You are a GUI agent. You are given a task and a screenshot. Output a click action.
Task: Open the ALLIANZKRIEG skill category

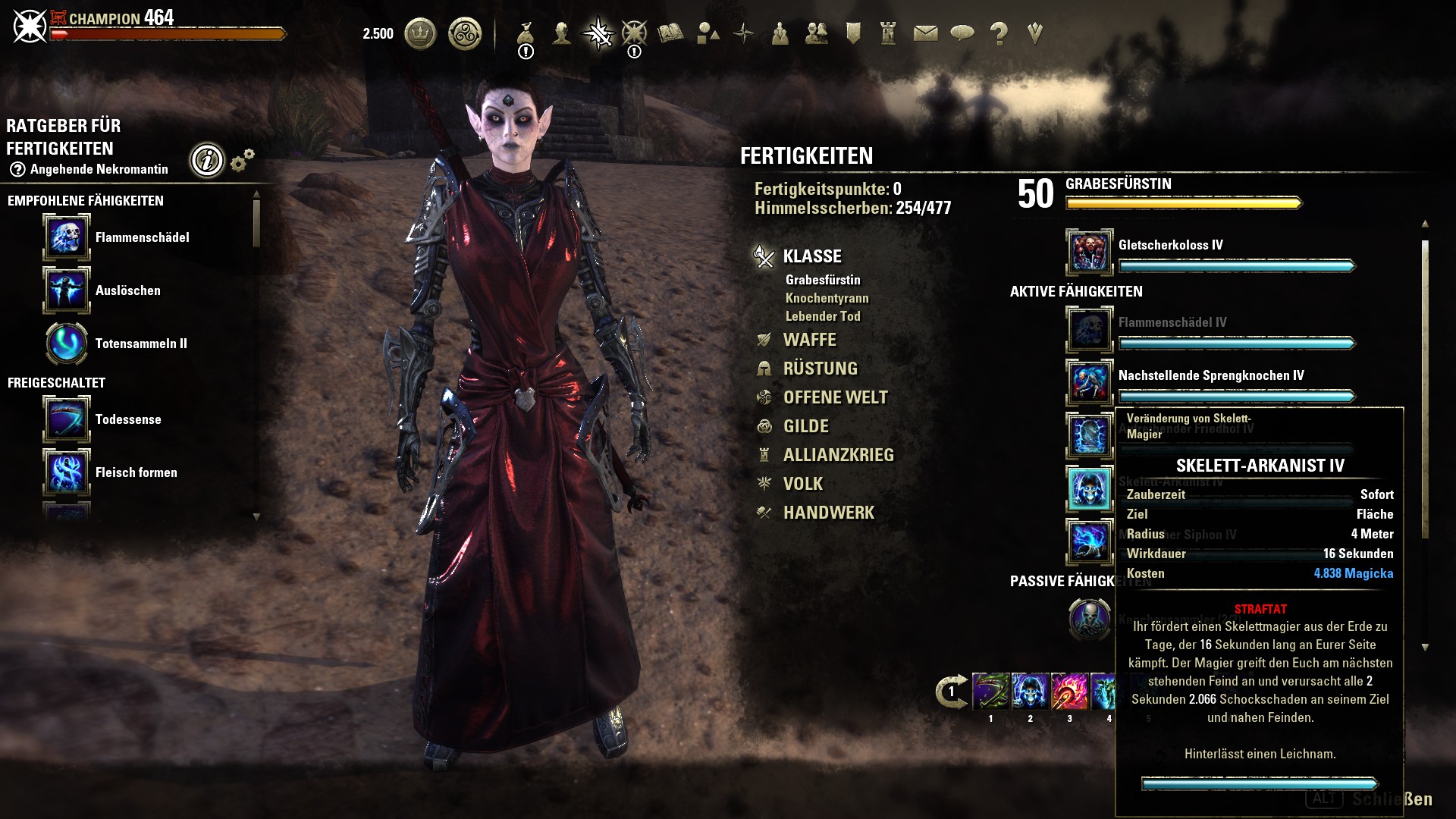pos(838,455)
